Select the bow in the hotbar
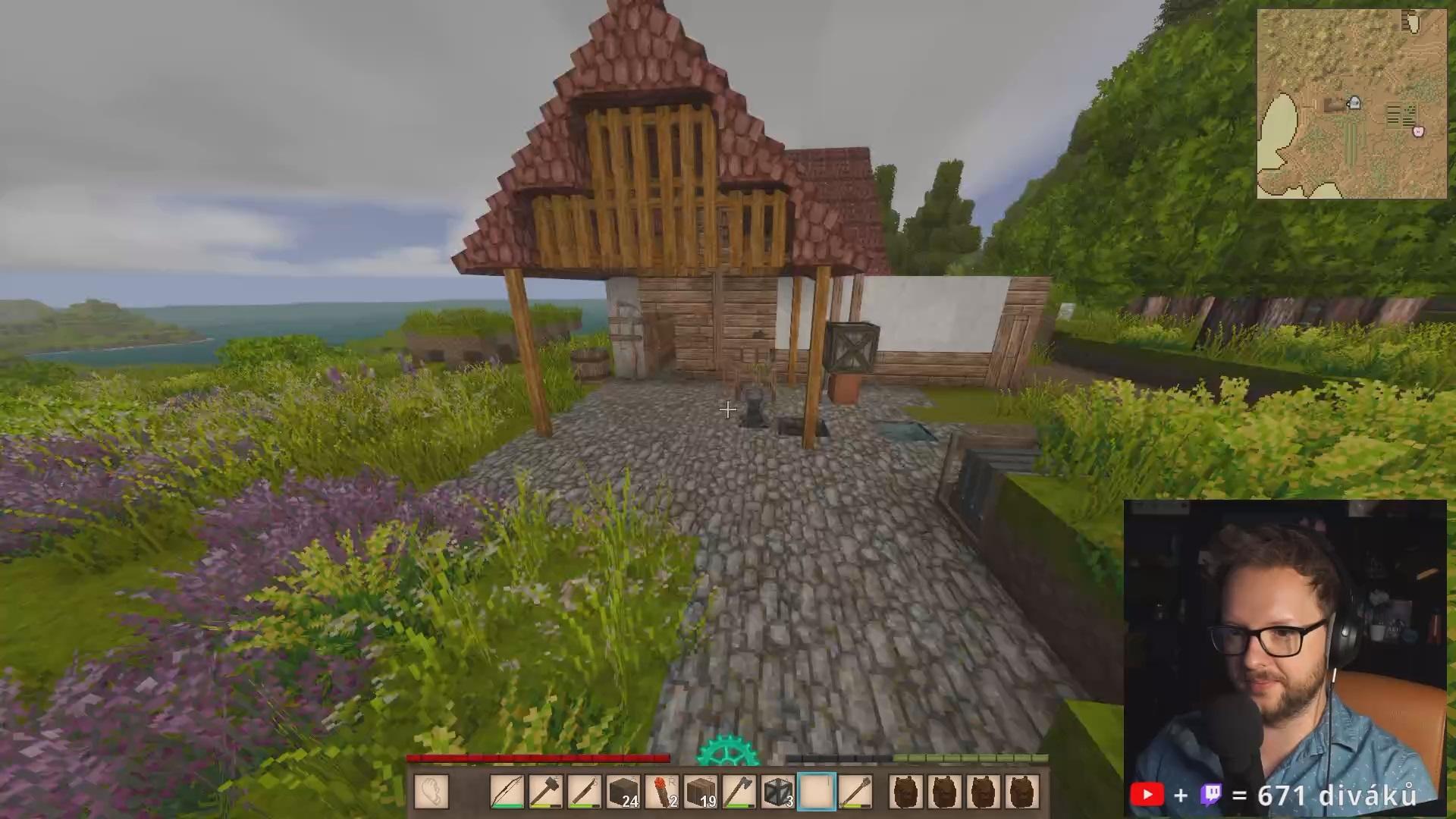 pos(507,792)
